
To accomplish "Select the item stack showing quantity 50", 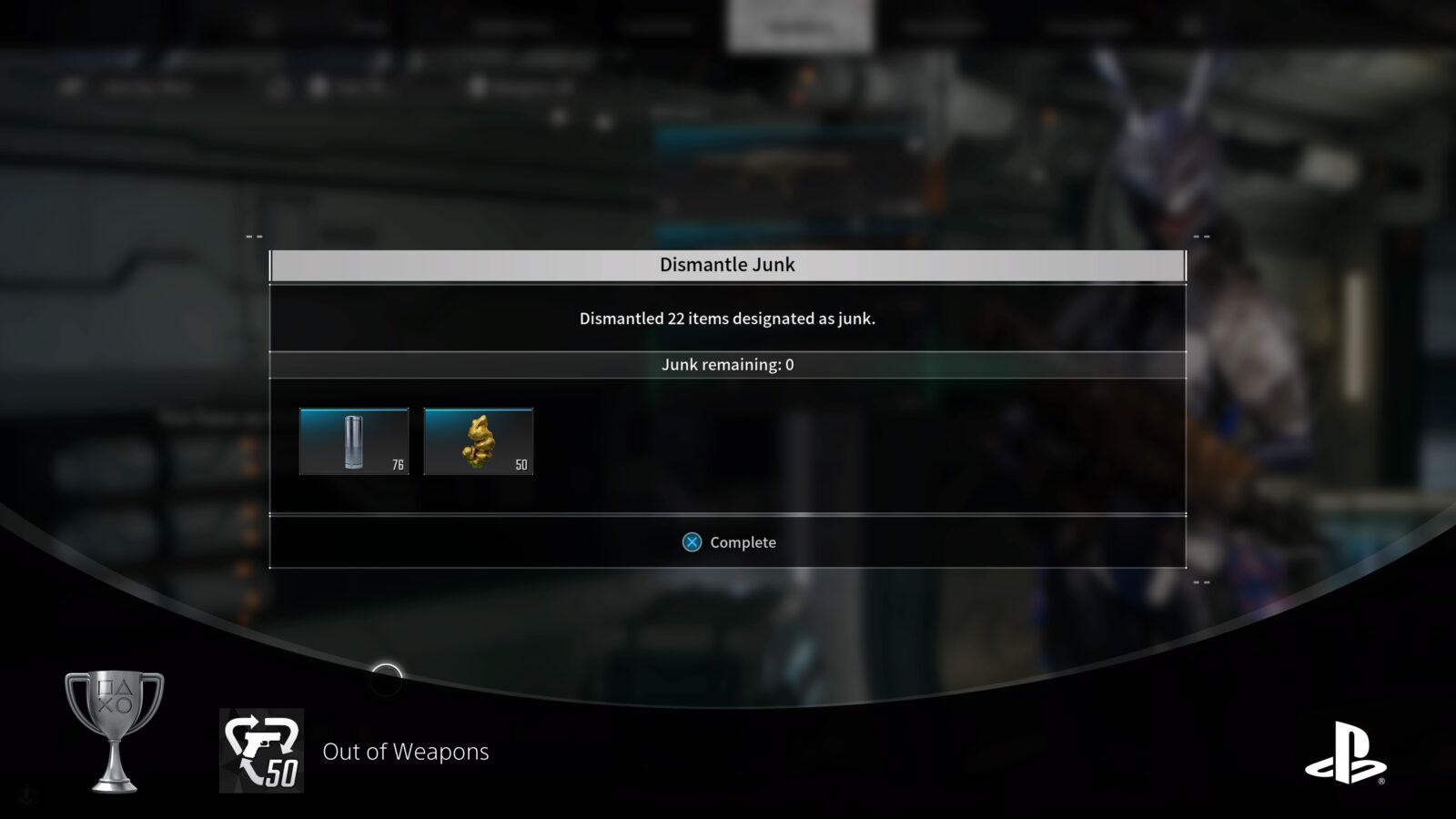I will pos(480,441).
